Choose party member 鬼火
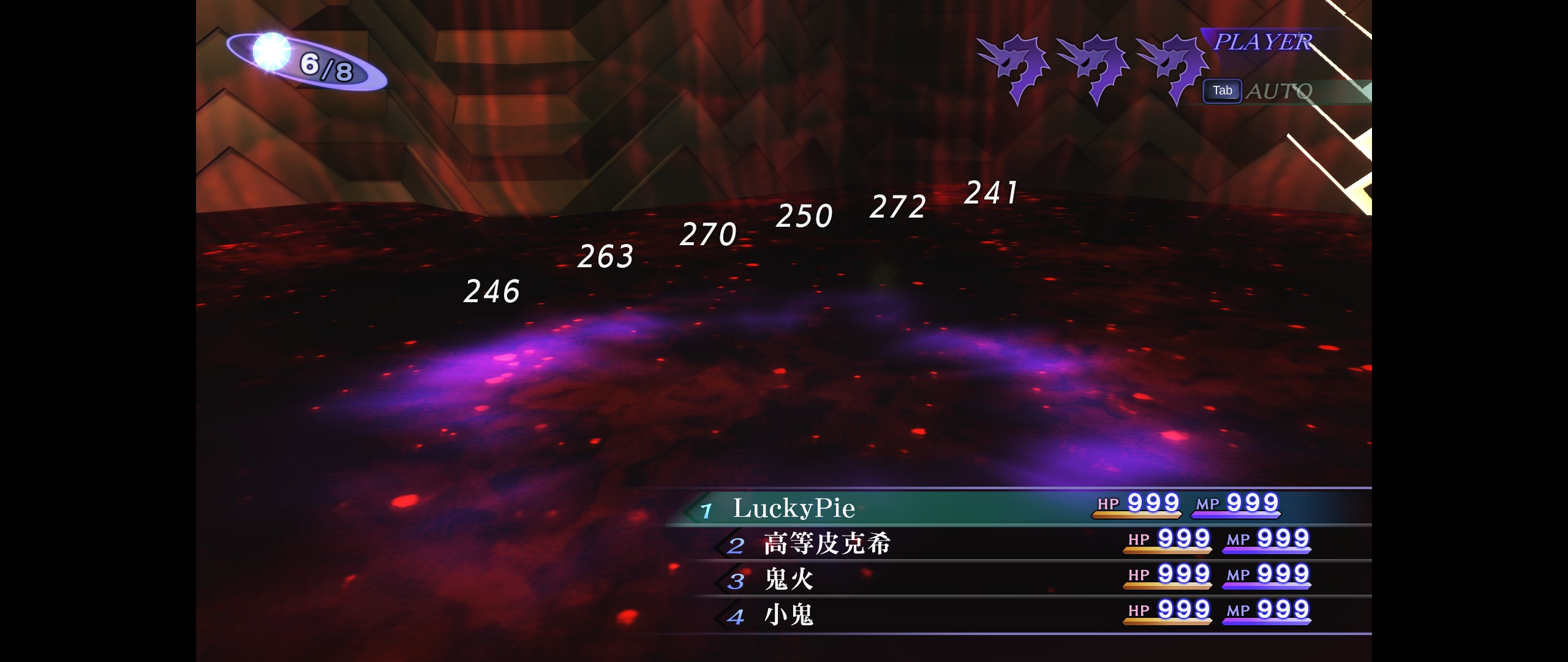Screen dimensions: 1568x662 coord(789,579)
